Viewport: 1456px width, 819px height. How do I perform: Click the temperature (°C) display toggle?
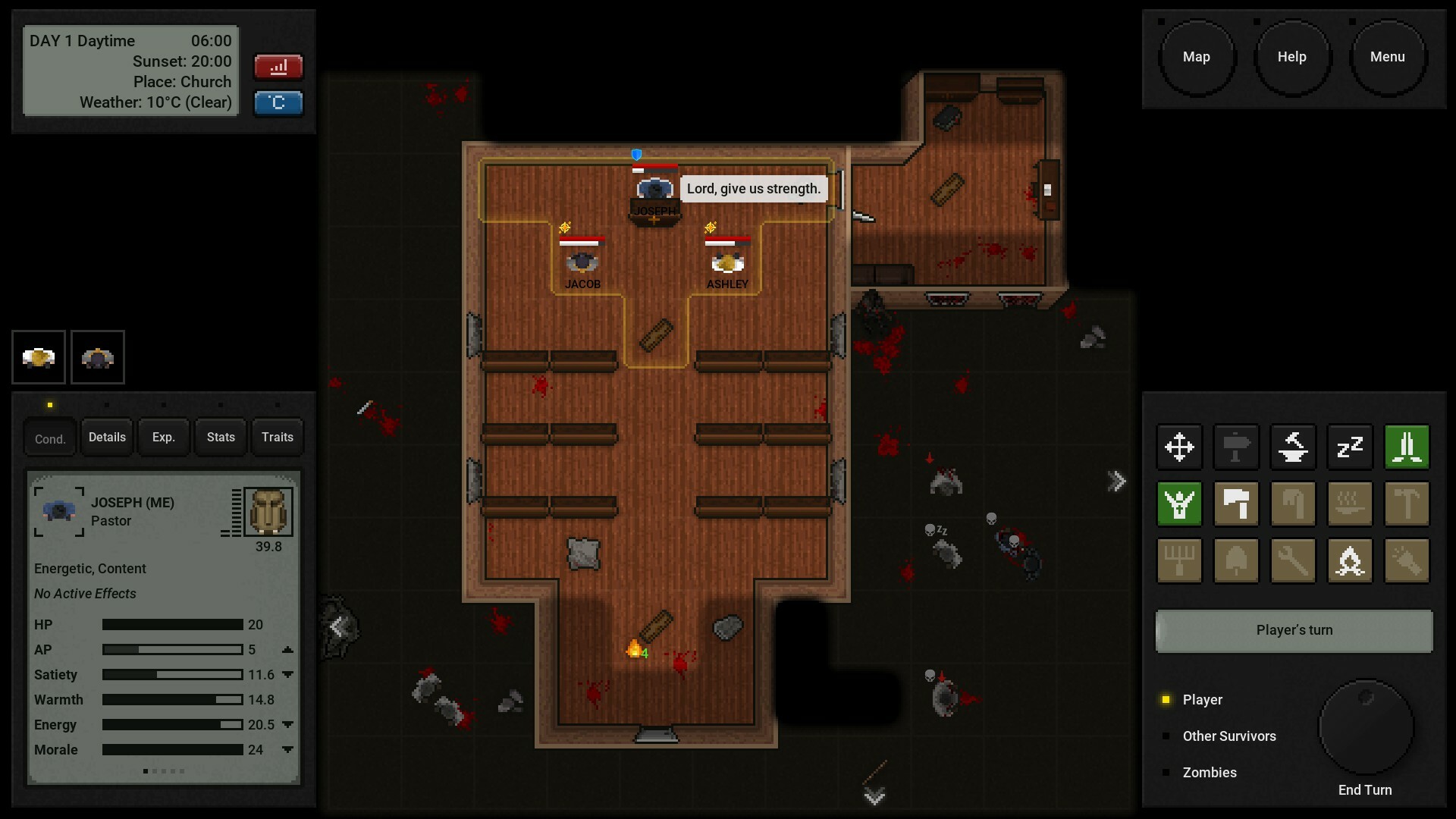(278, 103)
